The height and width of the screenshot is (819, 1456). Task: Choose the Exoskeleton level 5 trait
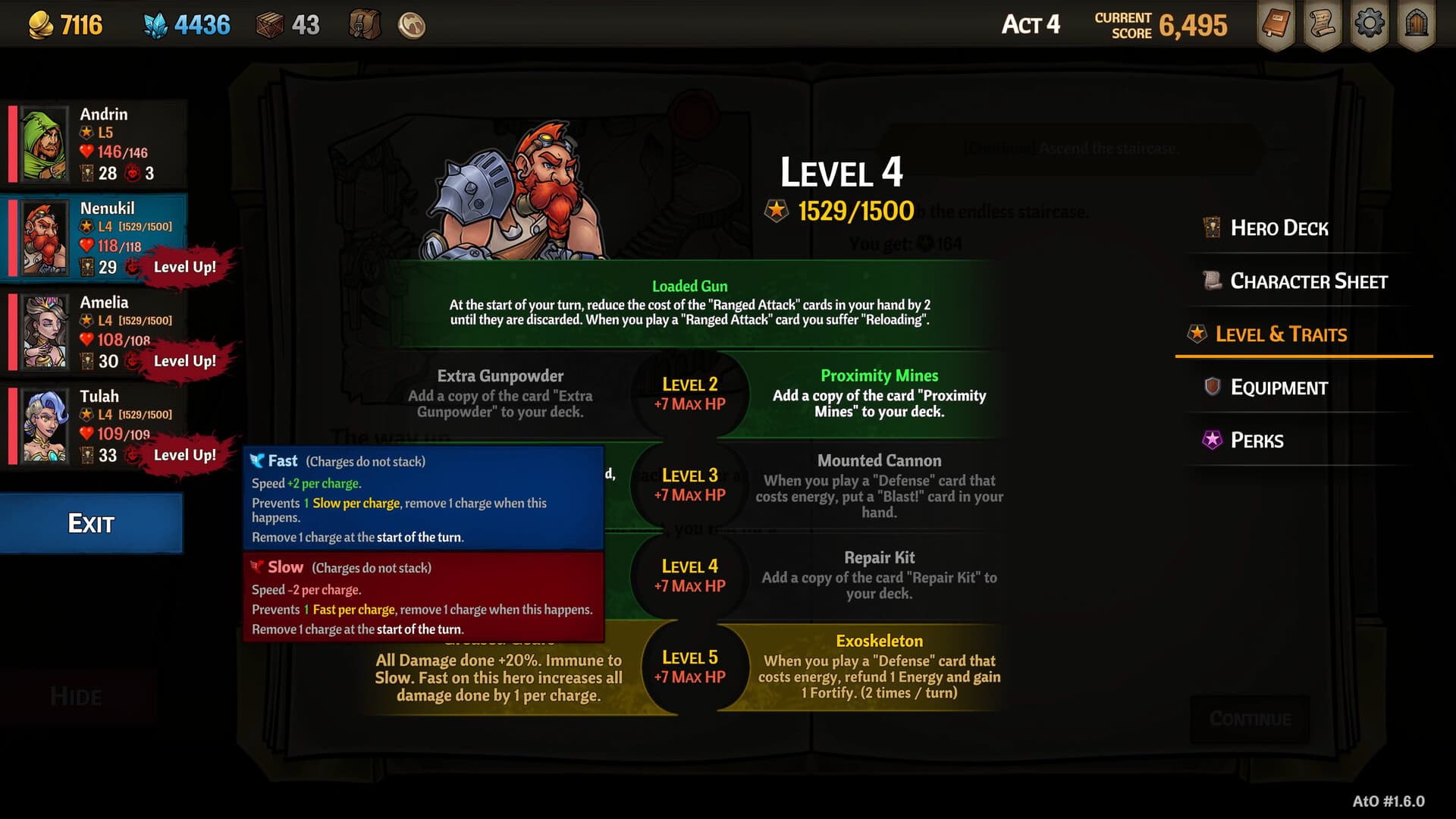pyautogui.click(x=879, y=667)
